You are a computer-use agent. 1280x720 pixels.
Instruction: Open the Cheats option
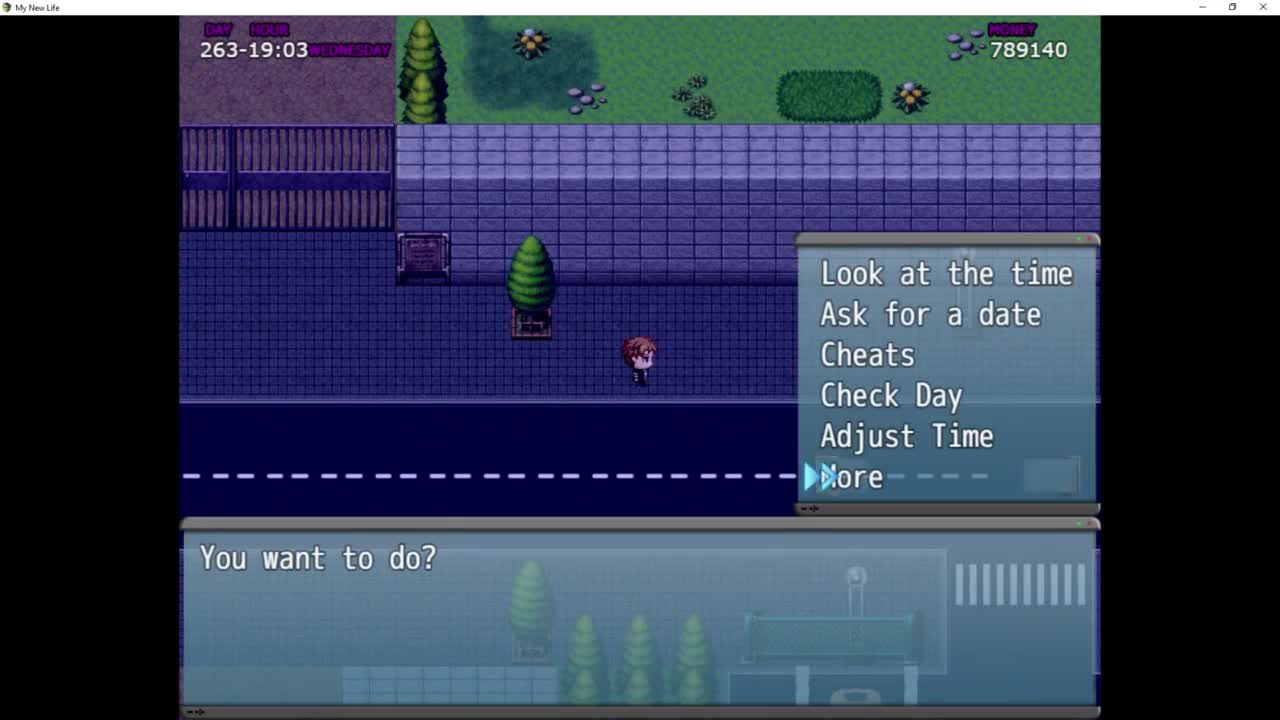[867, 355]
